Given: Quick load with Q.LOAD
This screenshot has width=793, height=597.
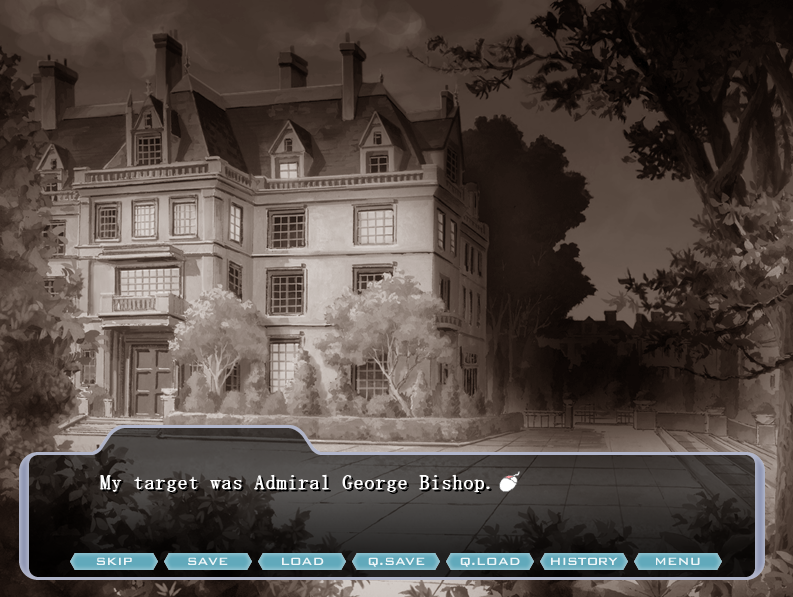Looking at the screenshot, I should point(490,561).
